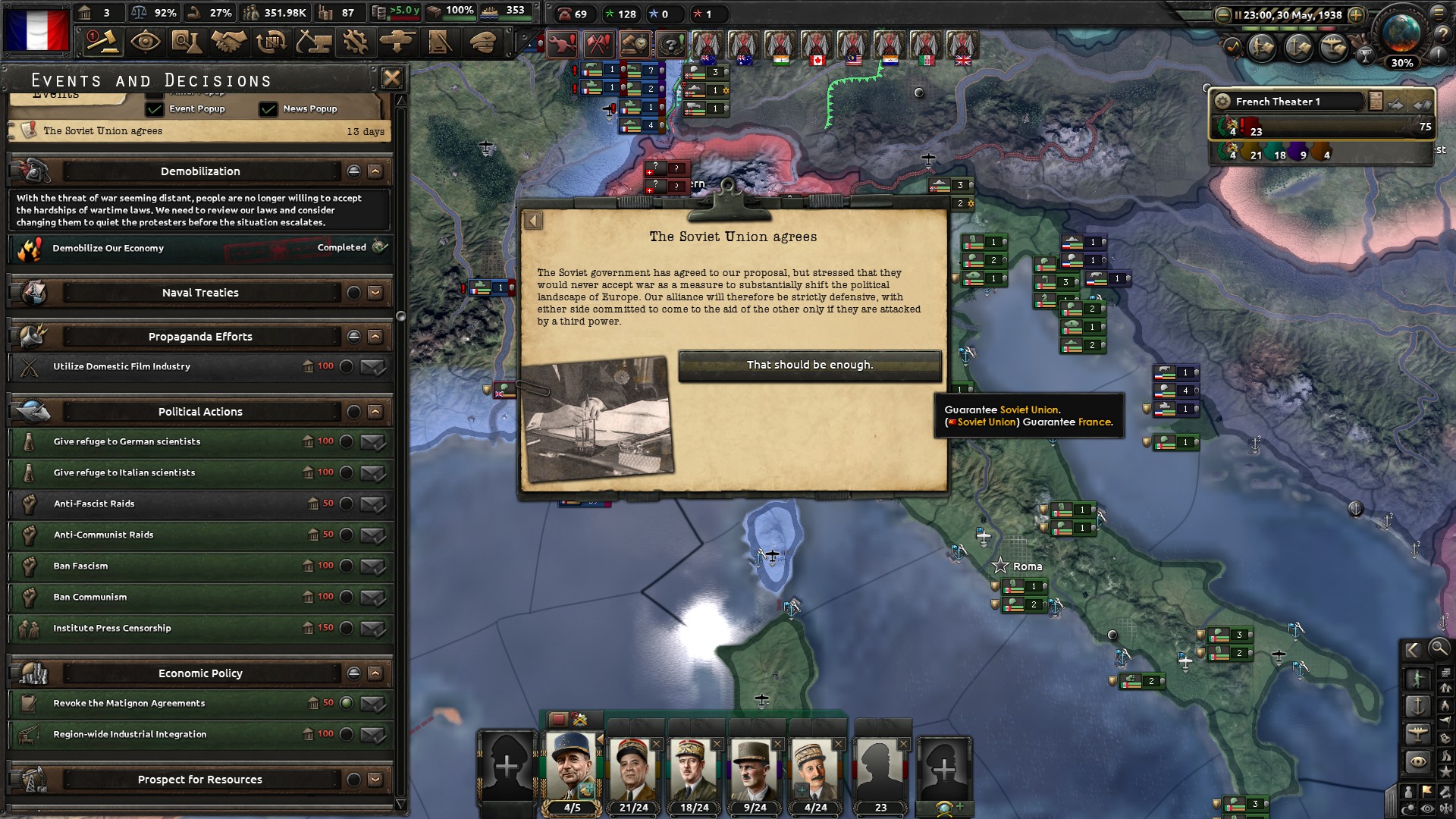This screenshot has height=819, width=1456.
Task: Open the trade handshake menu
Action: [x=228, y=42]
